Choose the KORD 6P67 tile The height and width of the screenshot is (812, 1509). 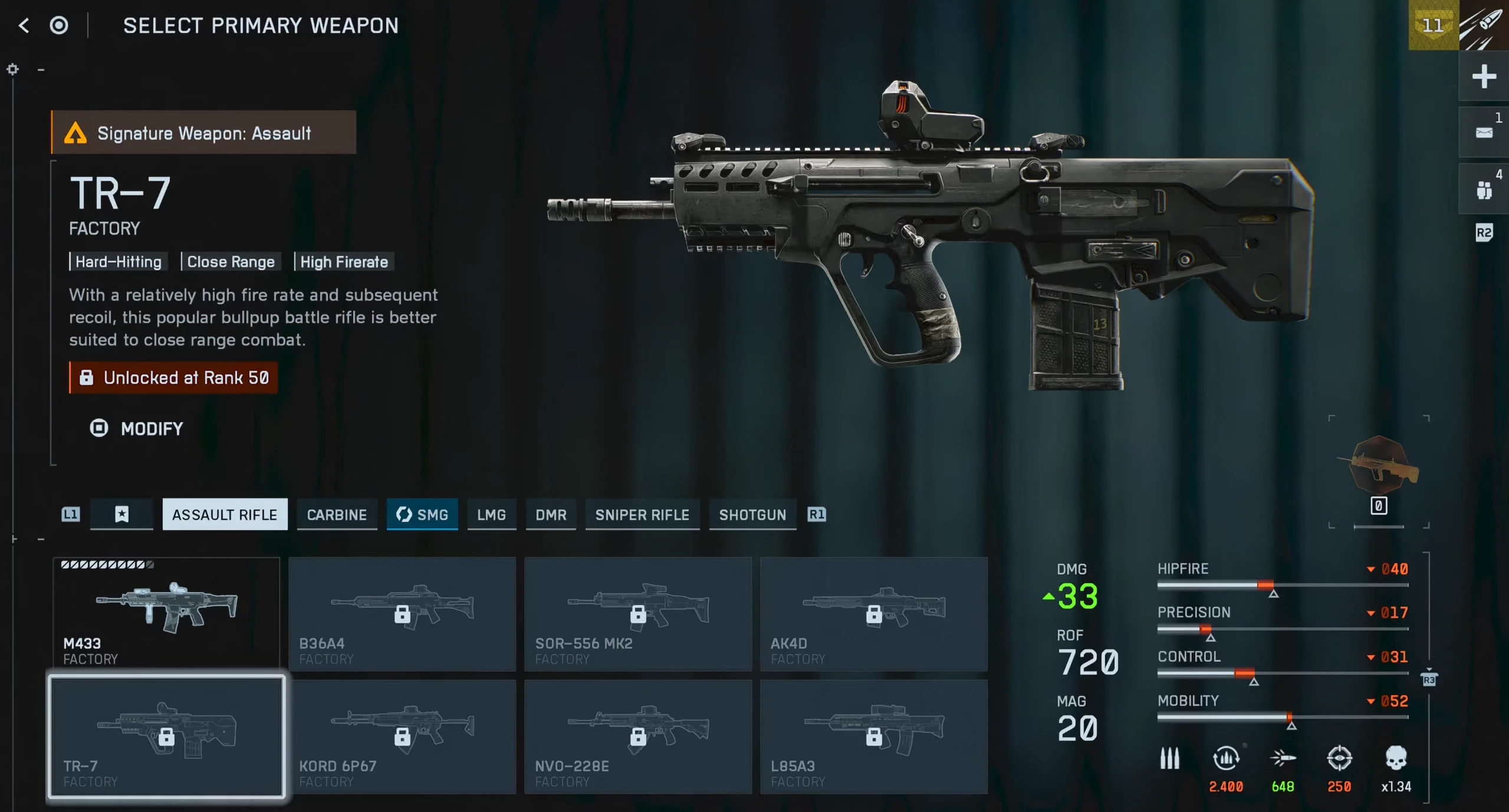pos(402,737)
